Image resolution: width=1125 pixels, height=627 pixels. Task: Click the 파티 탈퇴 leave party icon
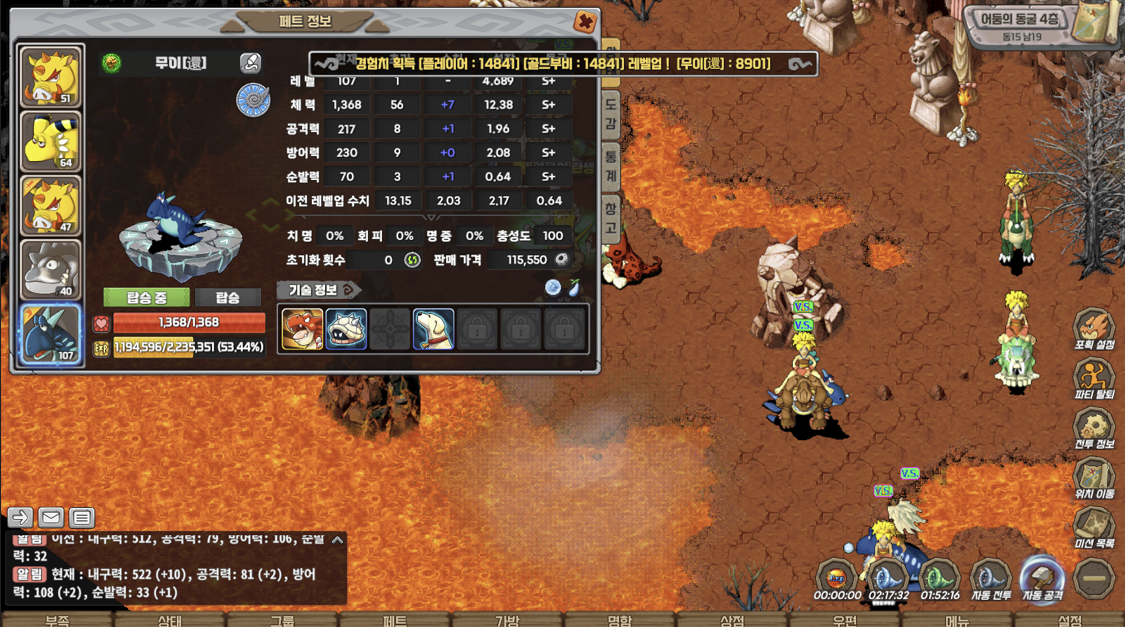(1094, 380)
